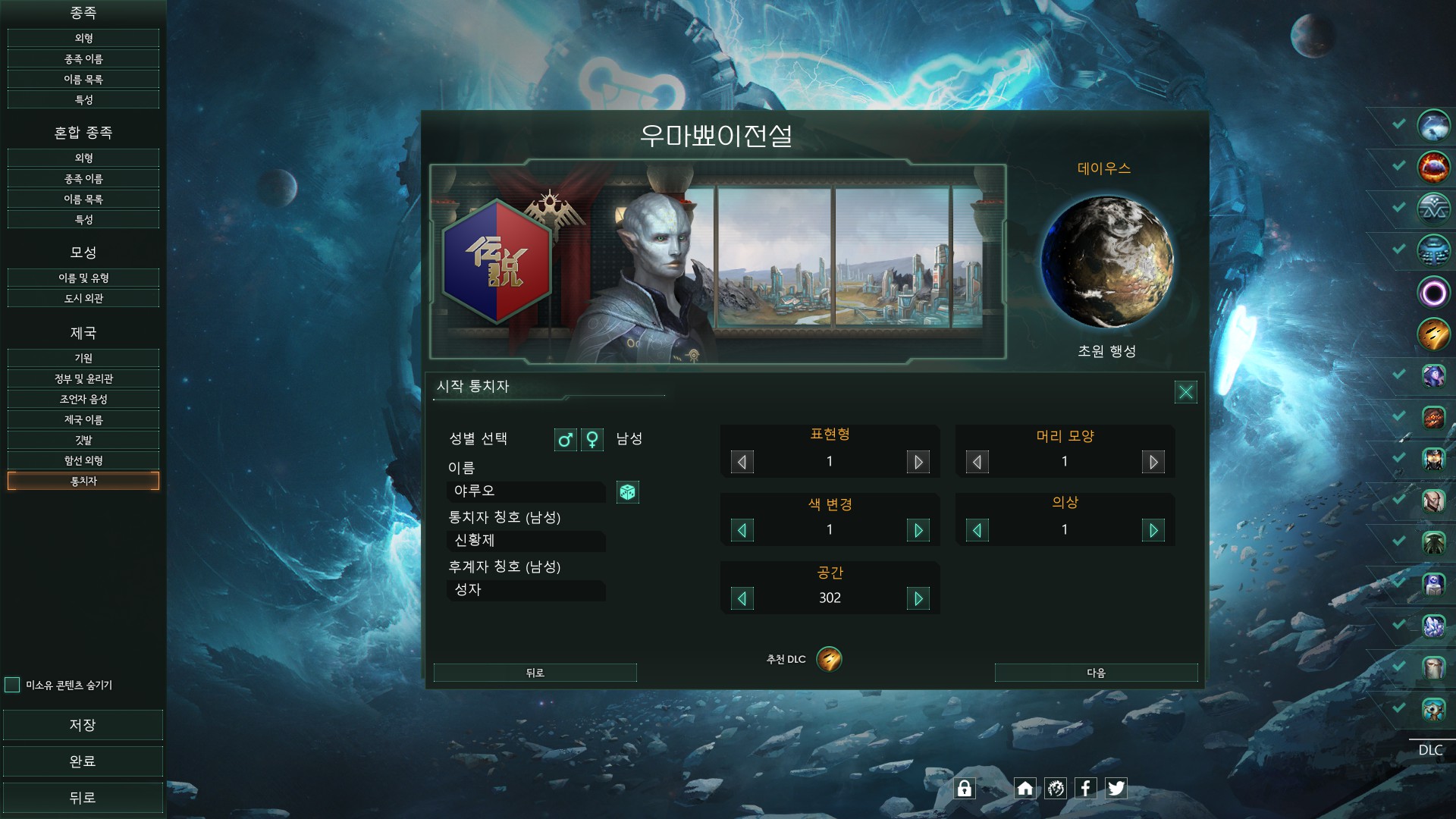
Task: Close the 시작 통치자 panel
Action: click(1185, 391)
